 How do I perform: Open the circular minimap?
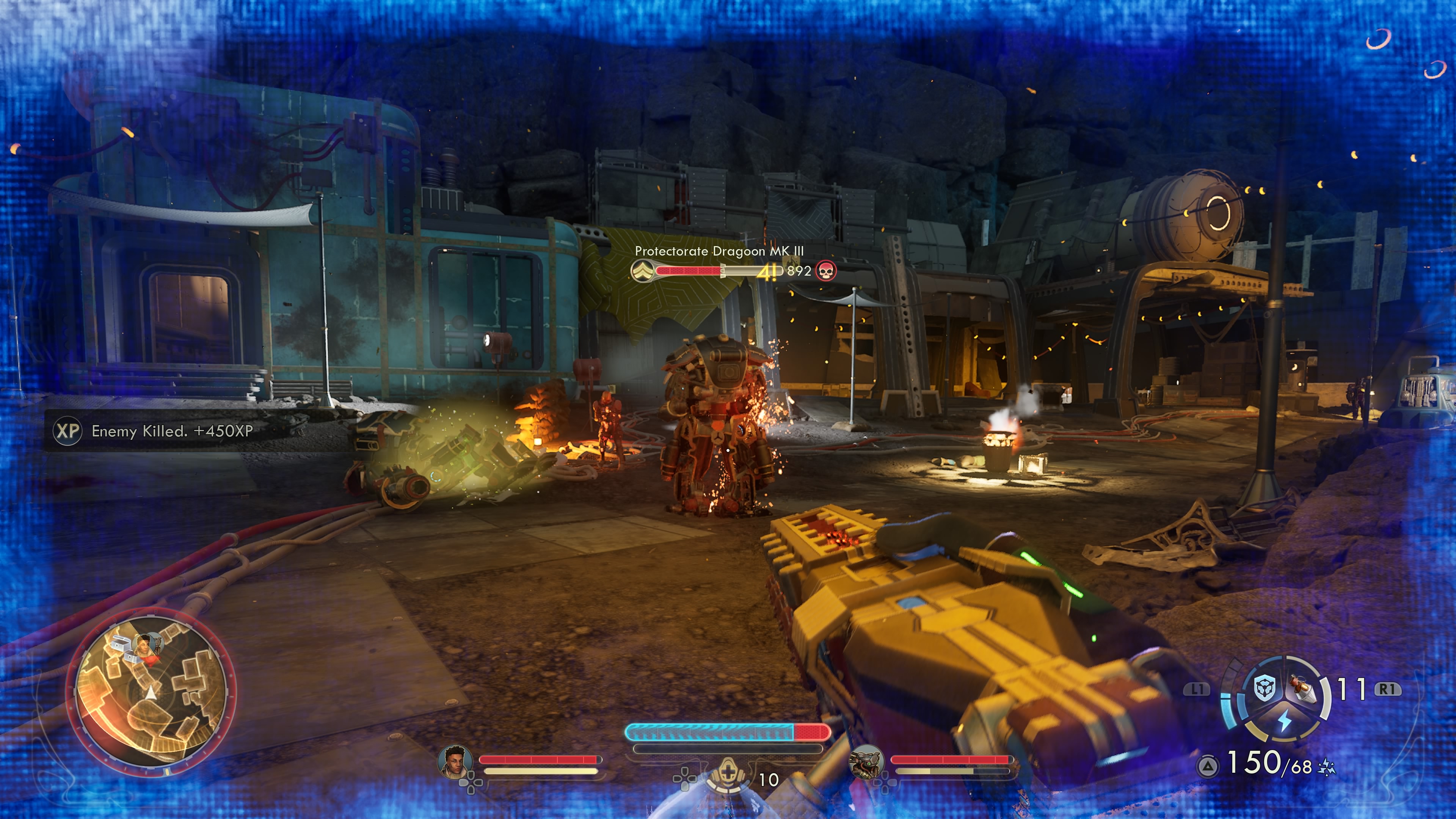click(151, 692)
